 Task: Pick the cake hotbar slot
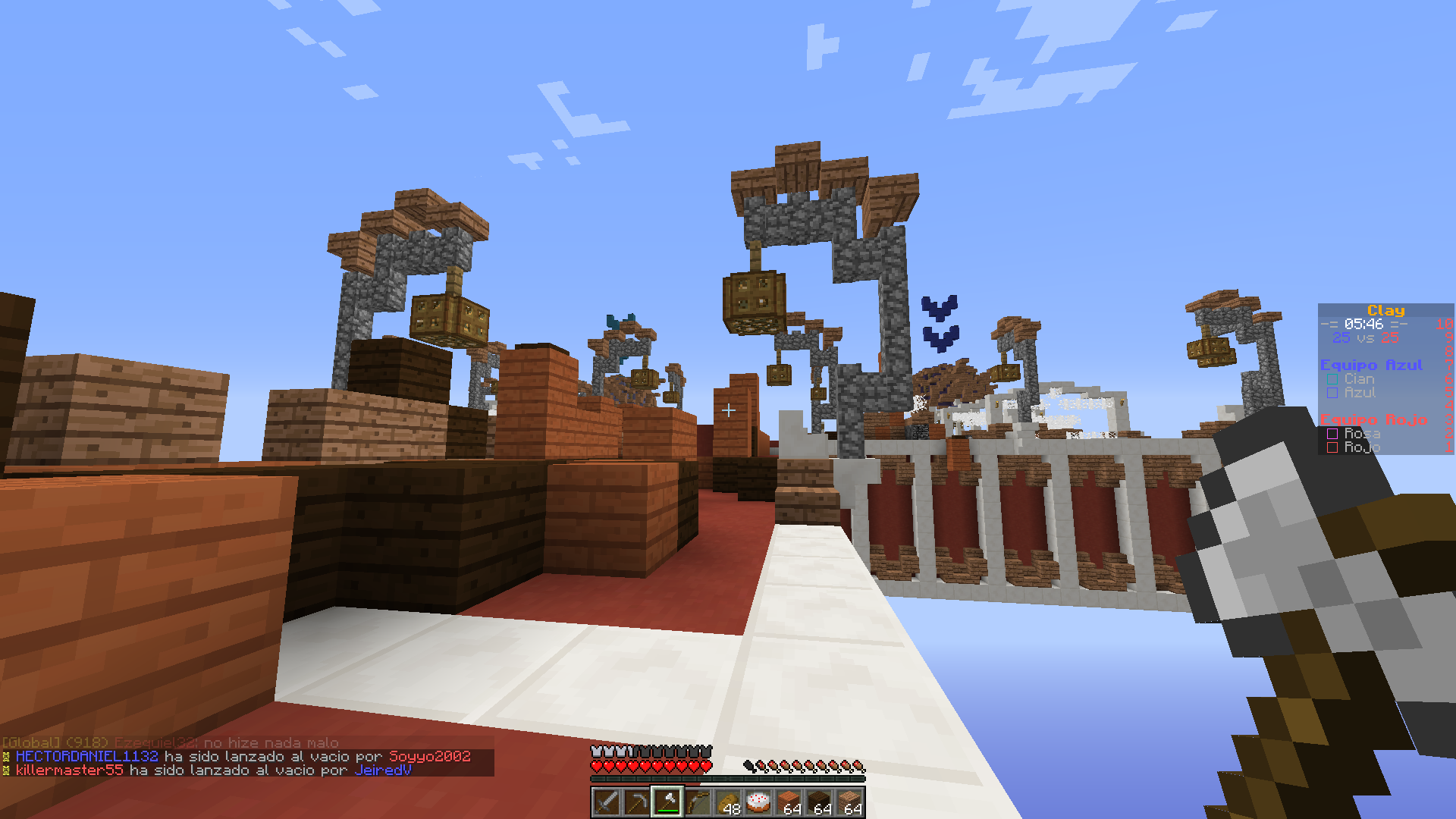pyautogui.click(x=758, y=802)
